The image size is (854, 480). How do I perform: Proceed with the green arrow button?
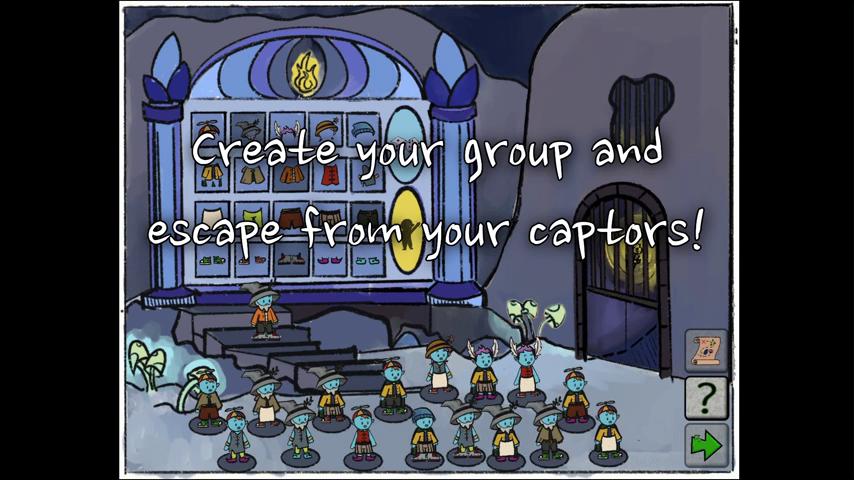point(705,444)
